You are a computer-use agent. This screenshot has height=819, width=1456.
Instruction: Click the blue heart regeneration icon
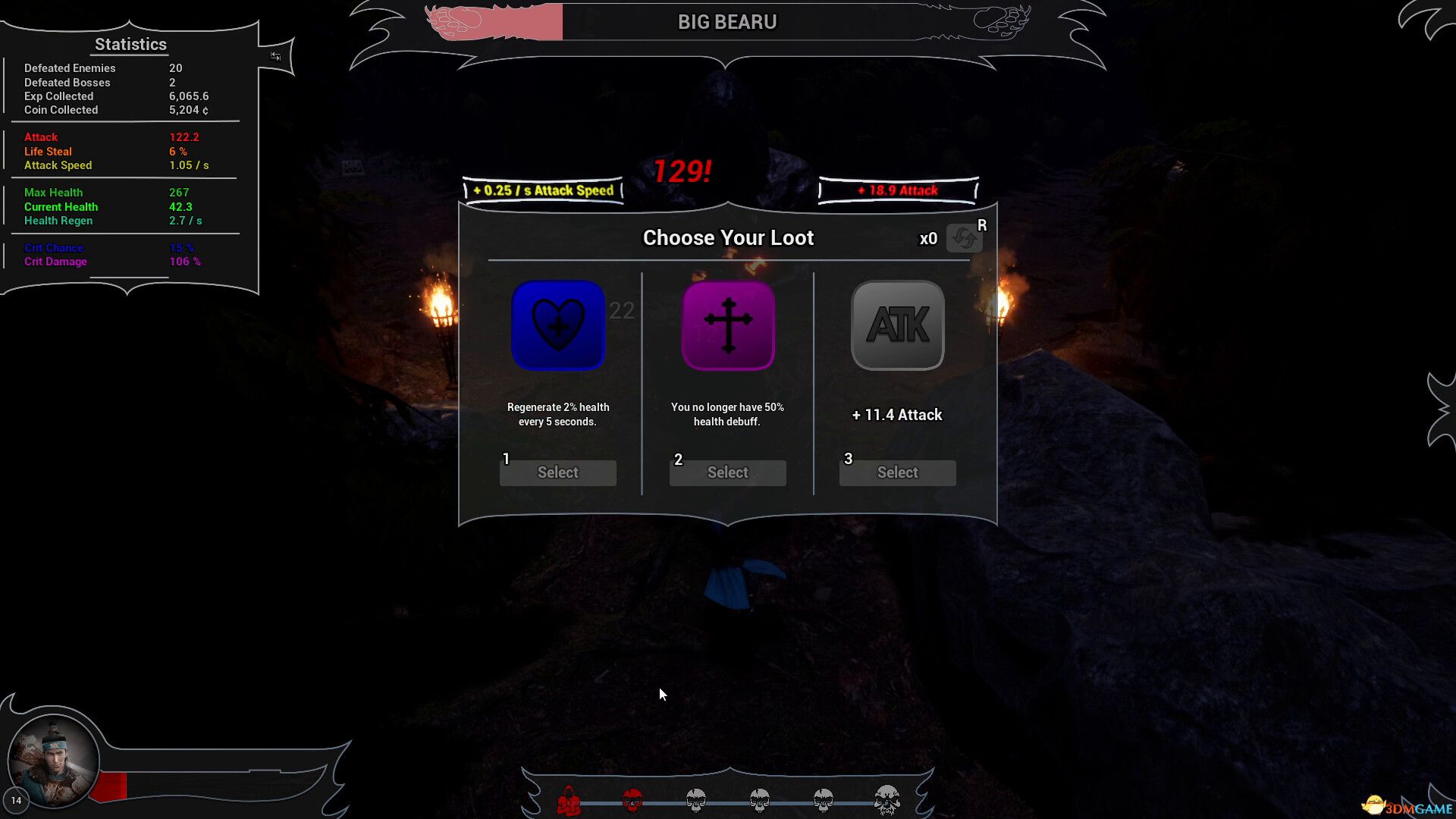pos(558,325)
